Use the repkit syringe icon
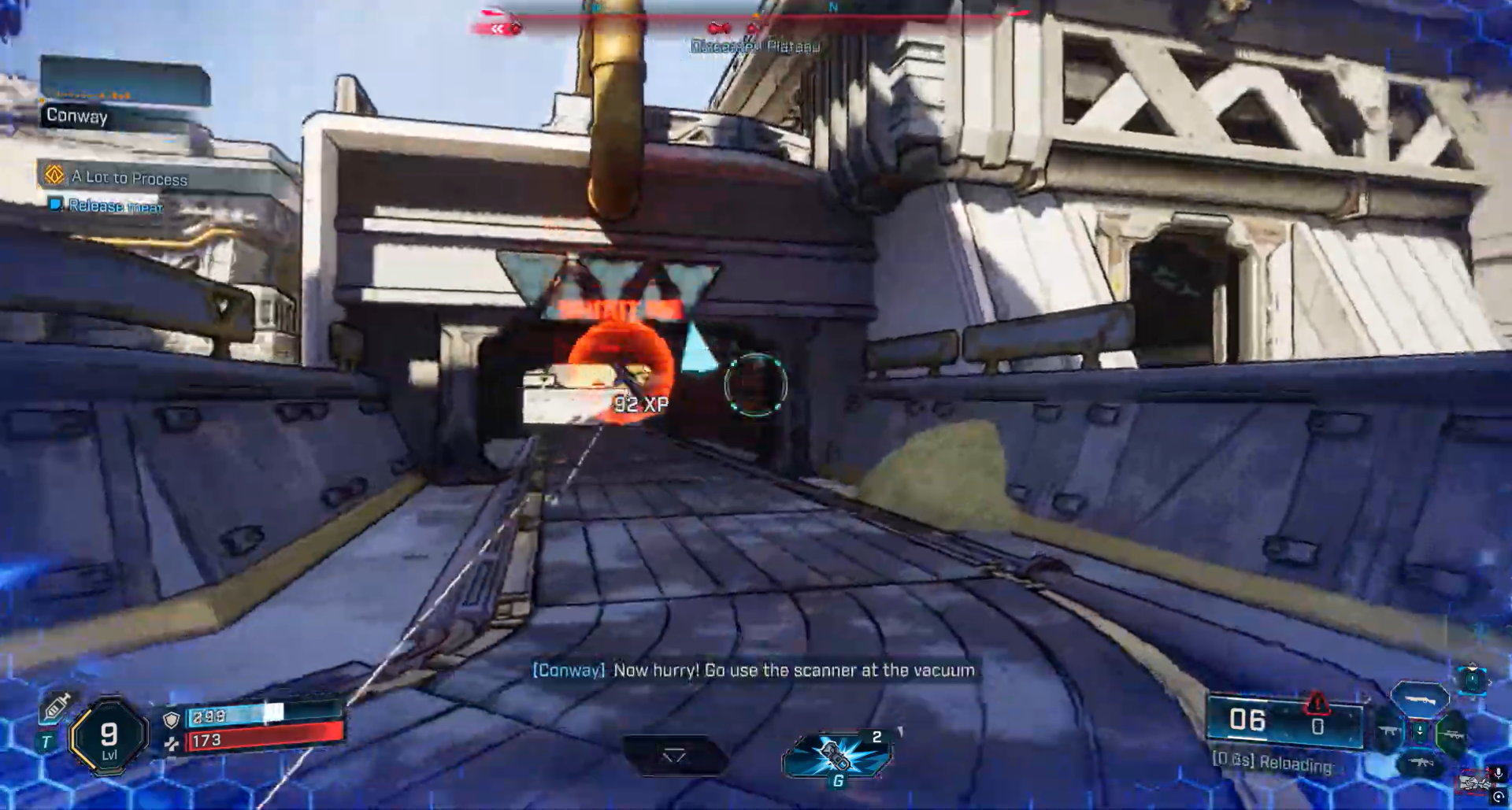 pos(56,706)
